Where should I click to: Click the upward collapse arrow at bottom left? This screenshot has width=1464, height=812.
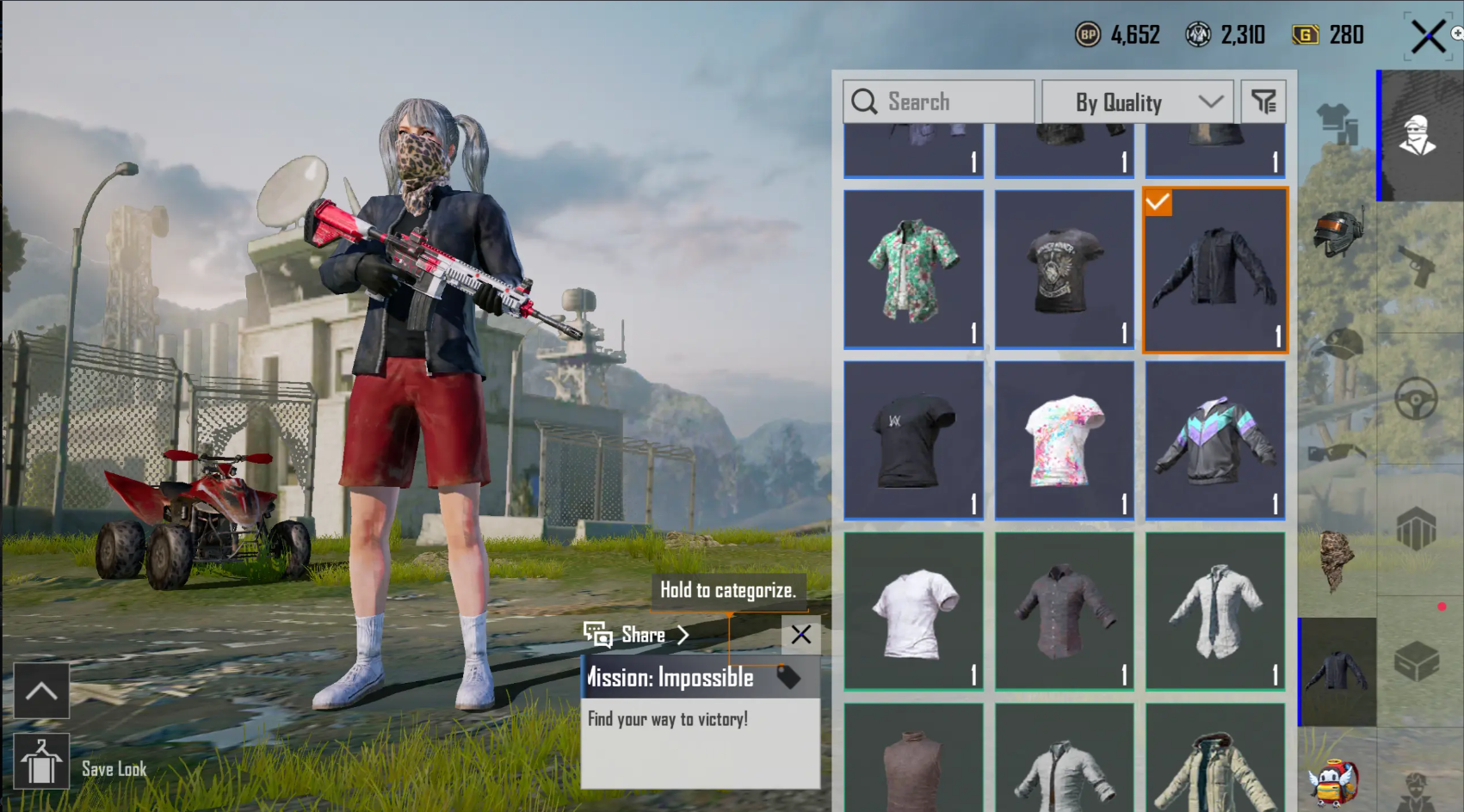pos(40,691)
